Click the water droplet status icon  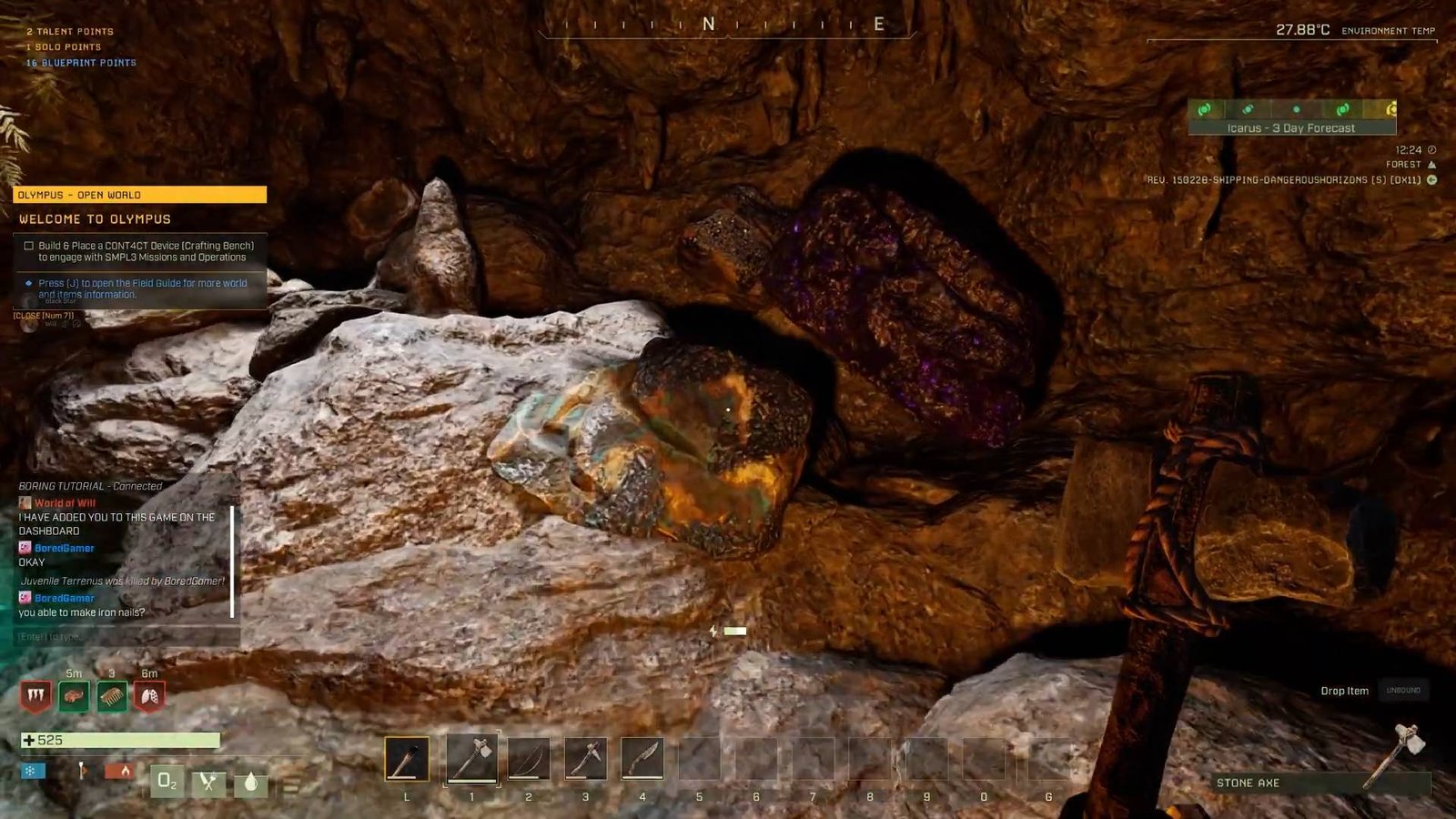250,782
